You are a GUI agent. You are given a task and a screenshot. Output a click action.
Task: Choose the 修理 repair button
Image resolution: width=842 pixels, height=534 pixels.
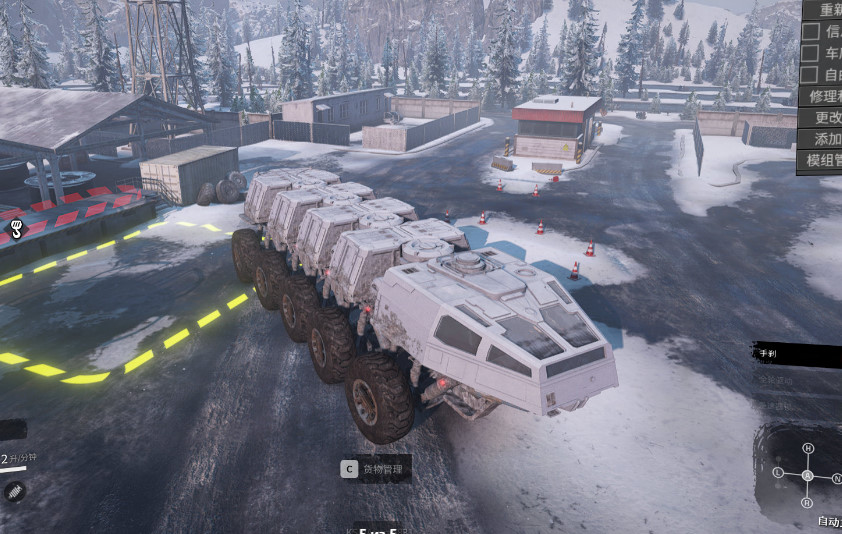pos(822,97)
